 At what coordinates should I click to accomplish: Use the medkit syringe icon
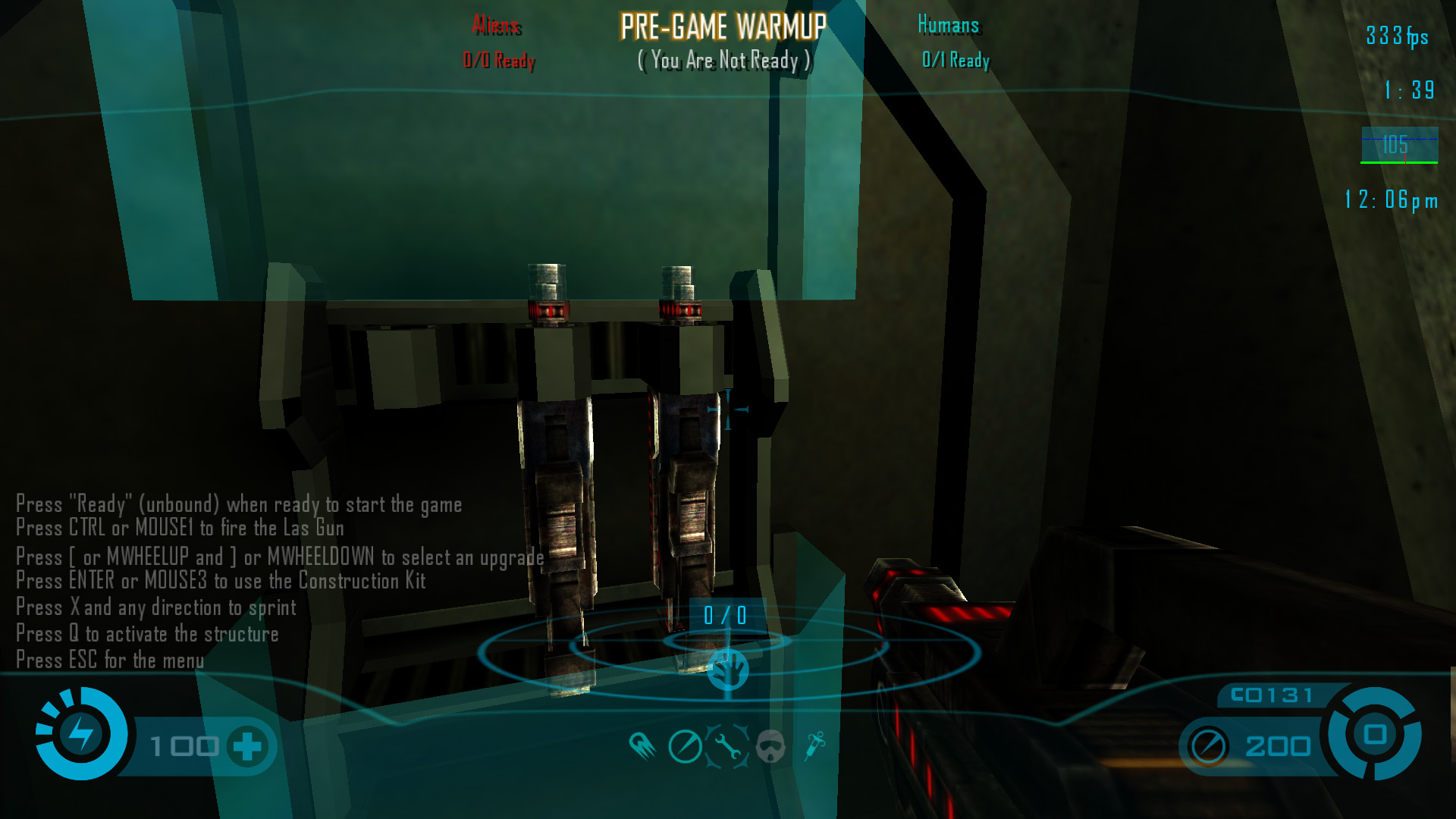815,745
